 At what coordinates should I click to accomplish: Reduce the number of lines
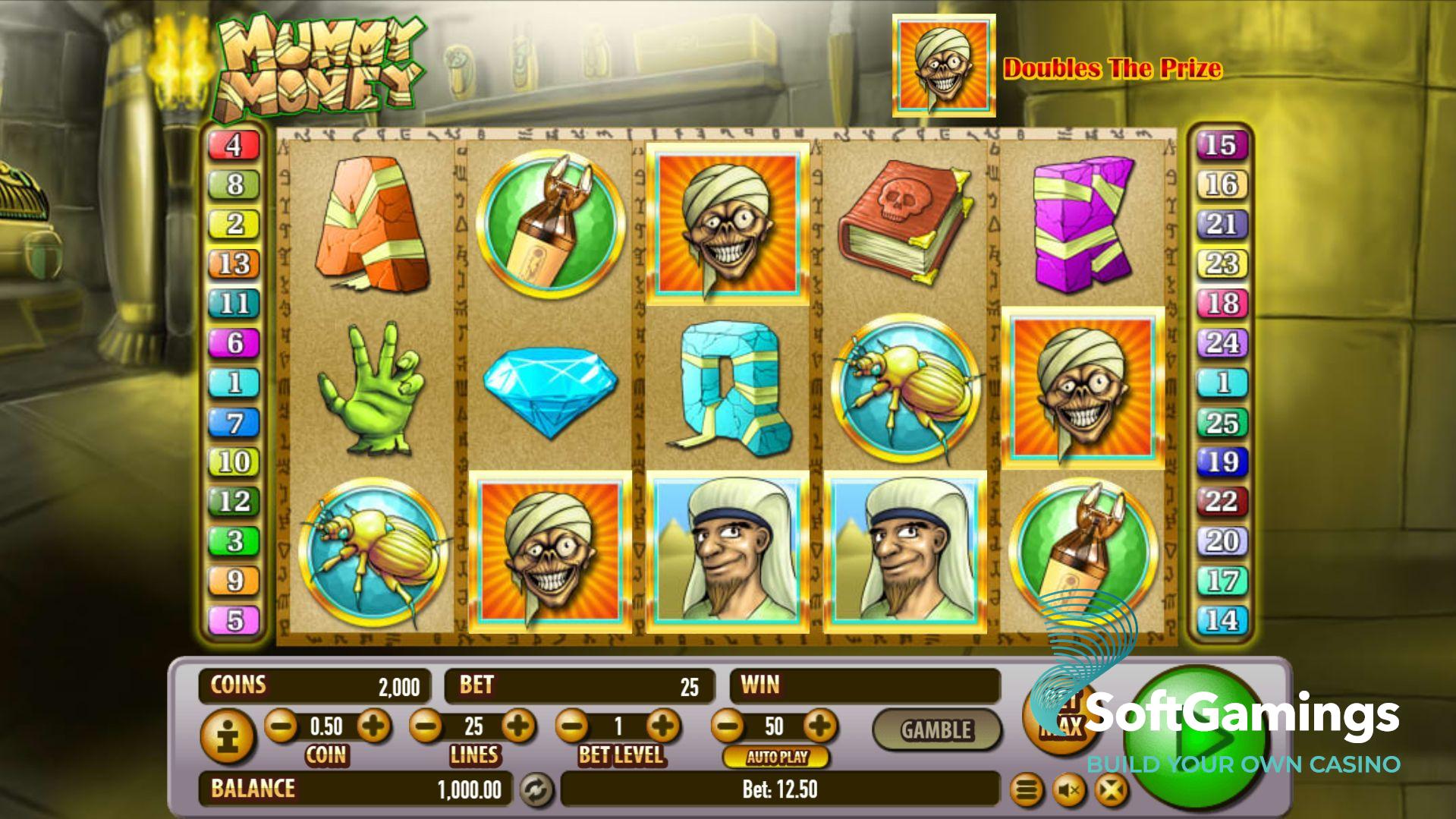click(426, 726)
